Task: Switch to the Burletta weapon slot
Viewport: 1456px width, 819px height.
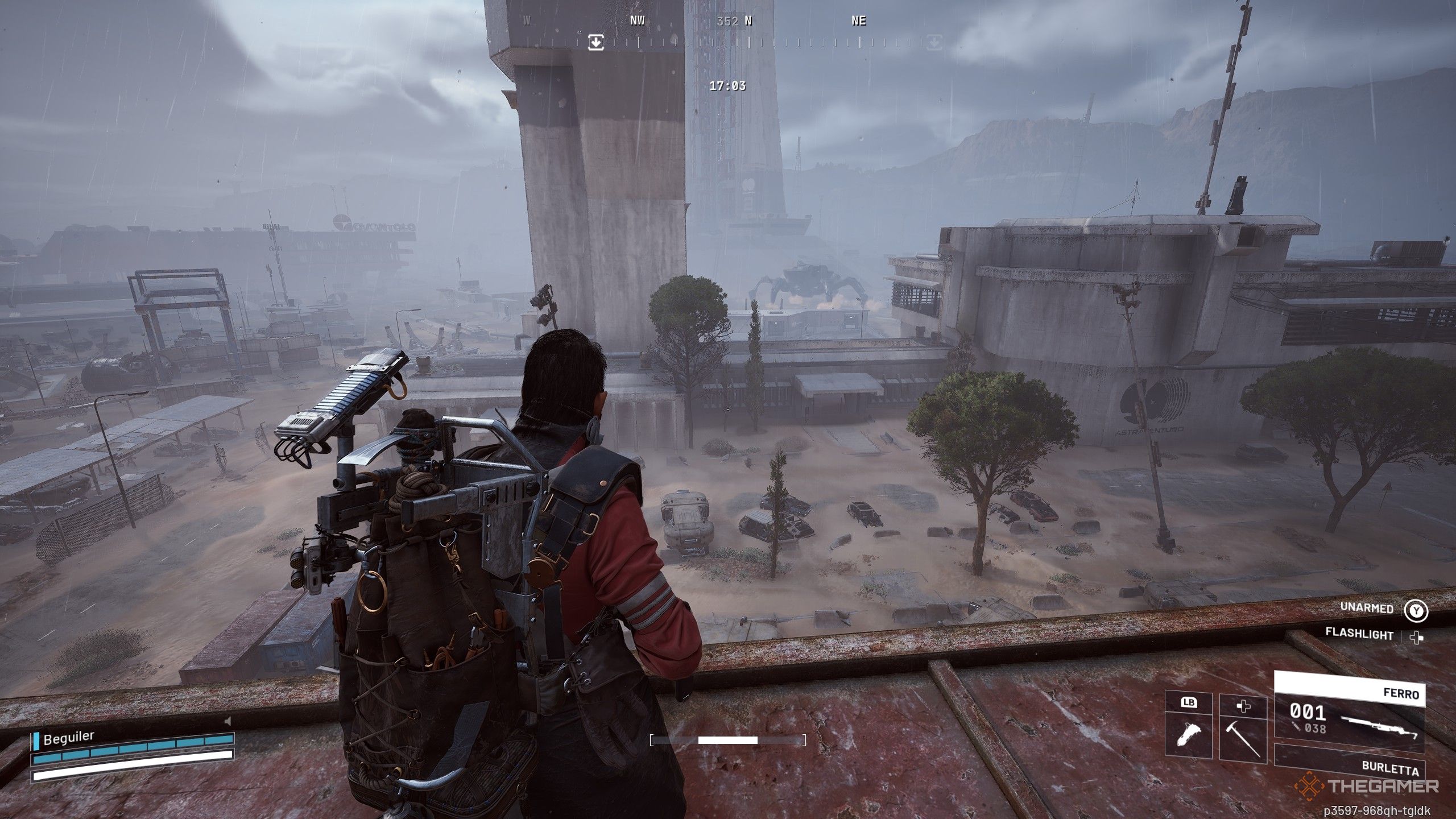Action: click(x=1350, y=763)
